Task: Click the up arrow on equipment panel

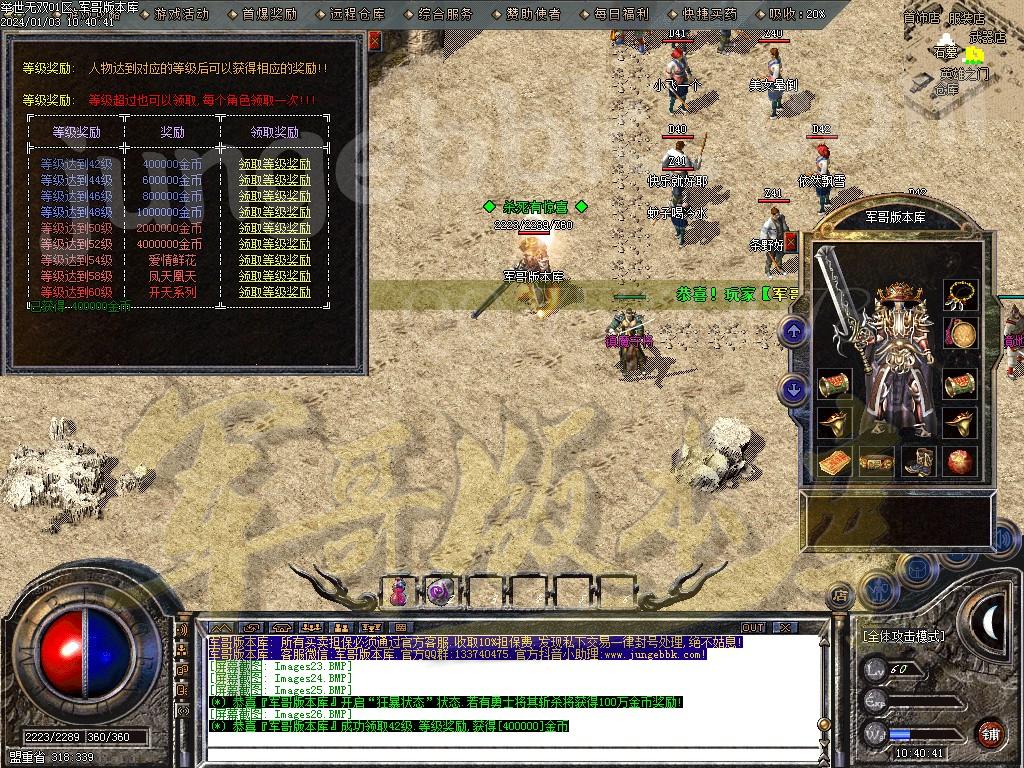Action: [794, 331]
